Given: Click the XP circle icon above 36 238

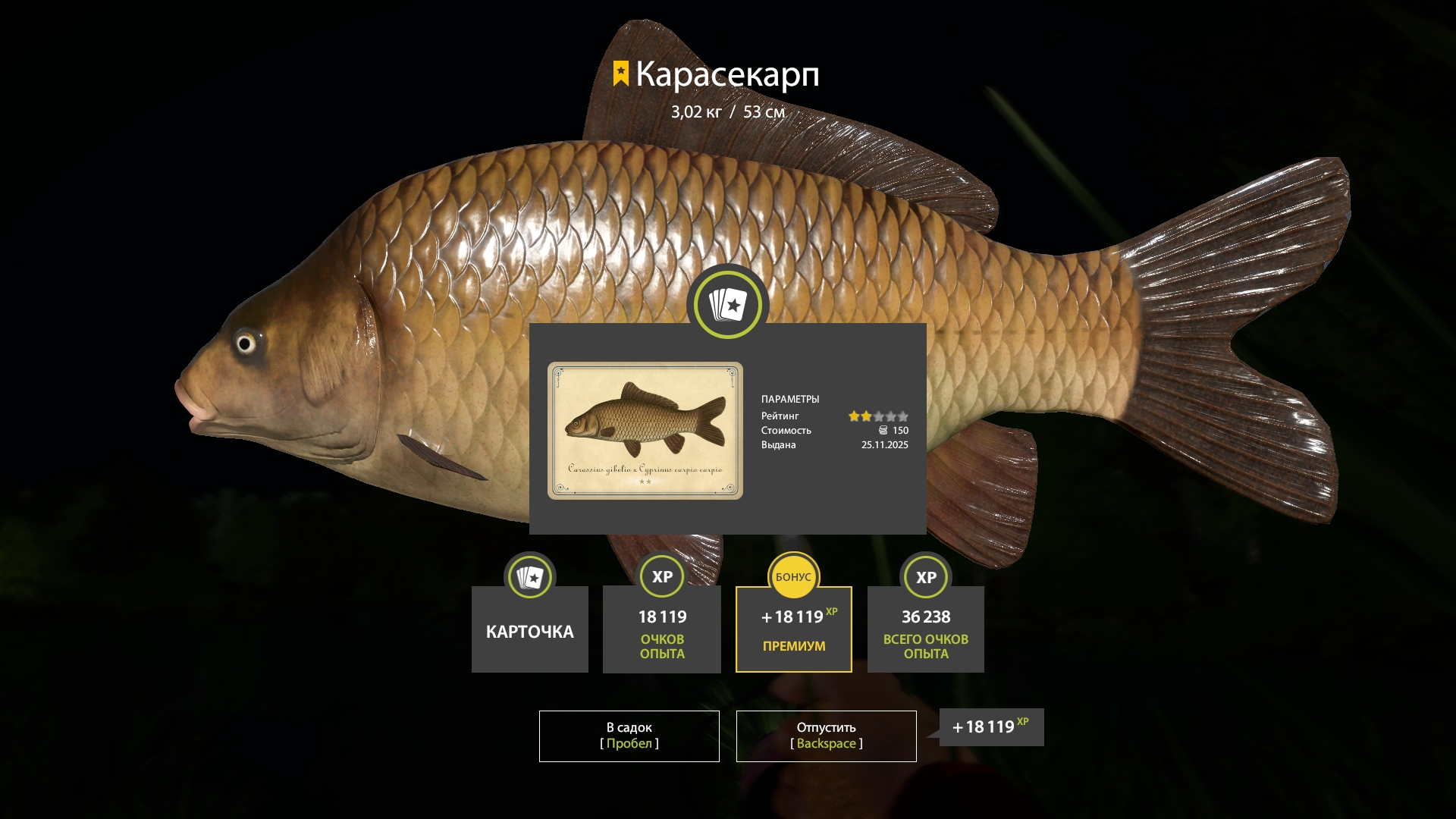Looking at the screenshot, I should point(925,577).
